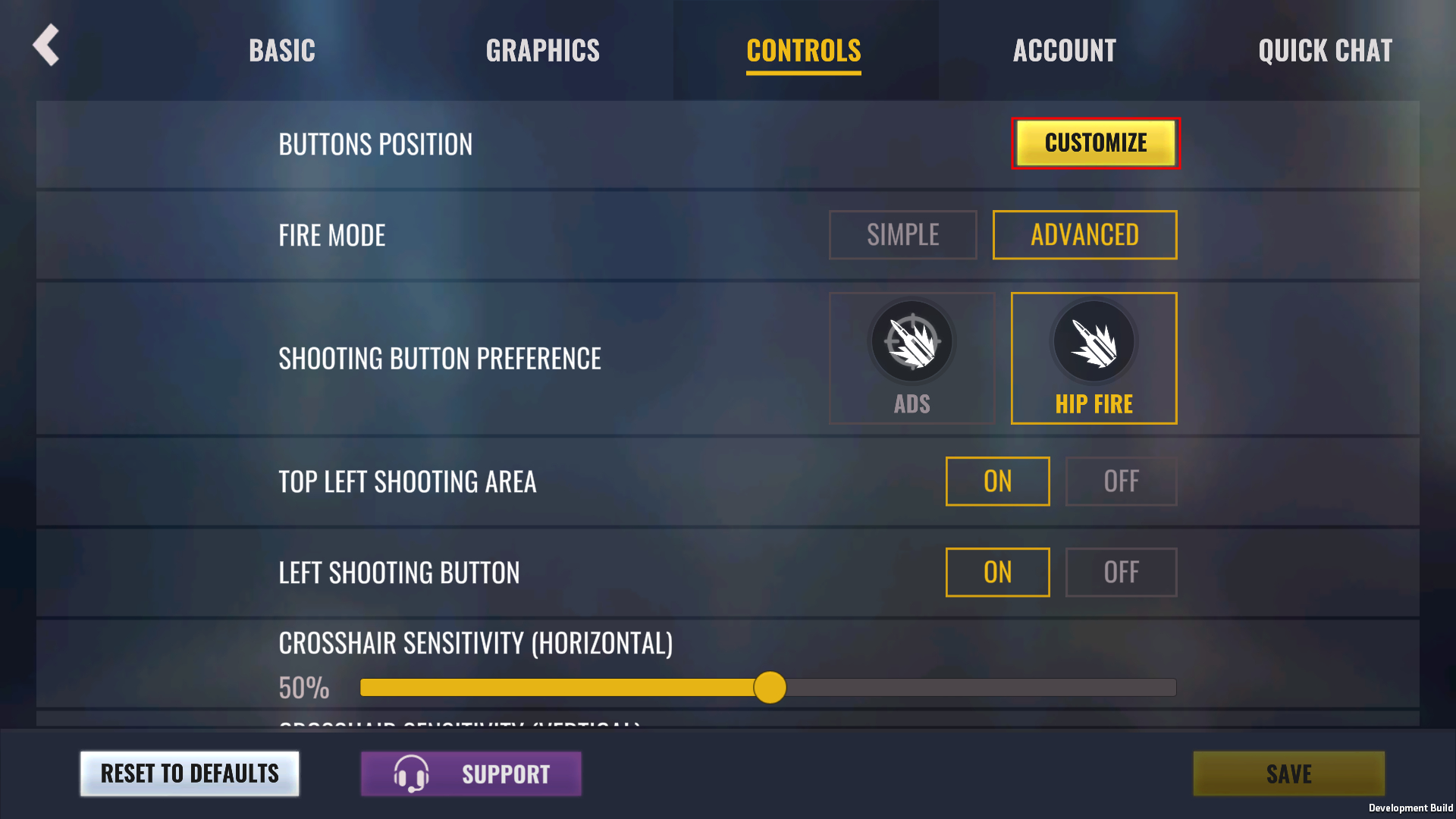
Task: Select the ADVANCED fire mode
Action: coord(1084,235)
